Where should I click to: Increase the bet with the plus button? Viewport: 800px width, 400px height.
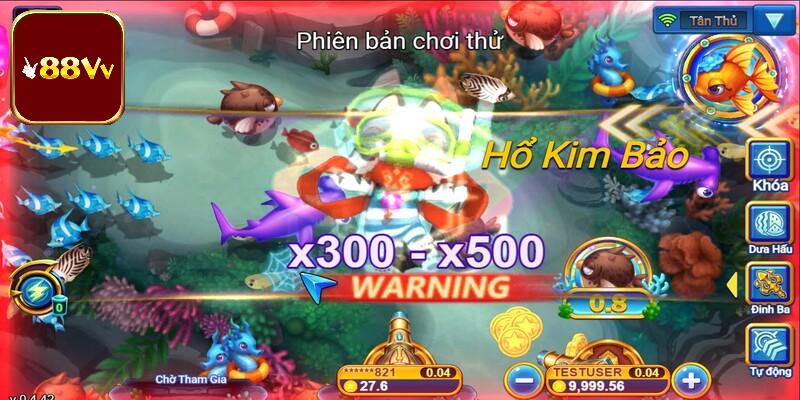click(x=690, y=379)
